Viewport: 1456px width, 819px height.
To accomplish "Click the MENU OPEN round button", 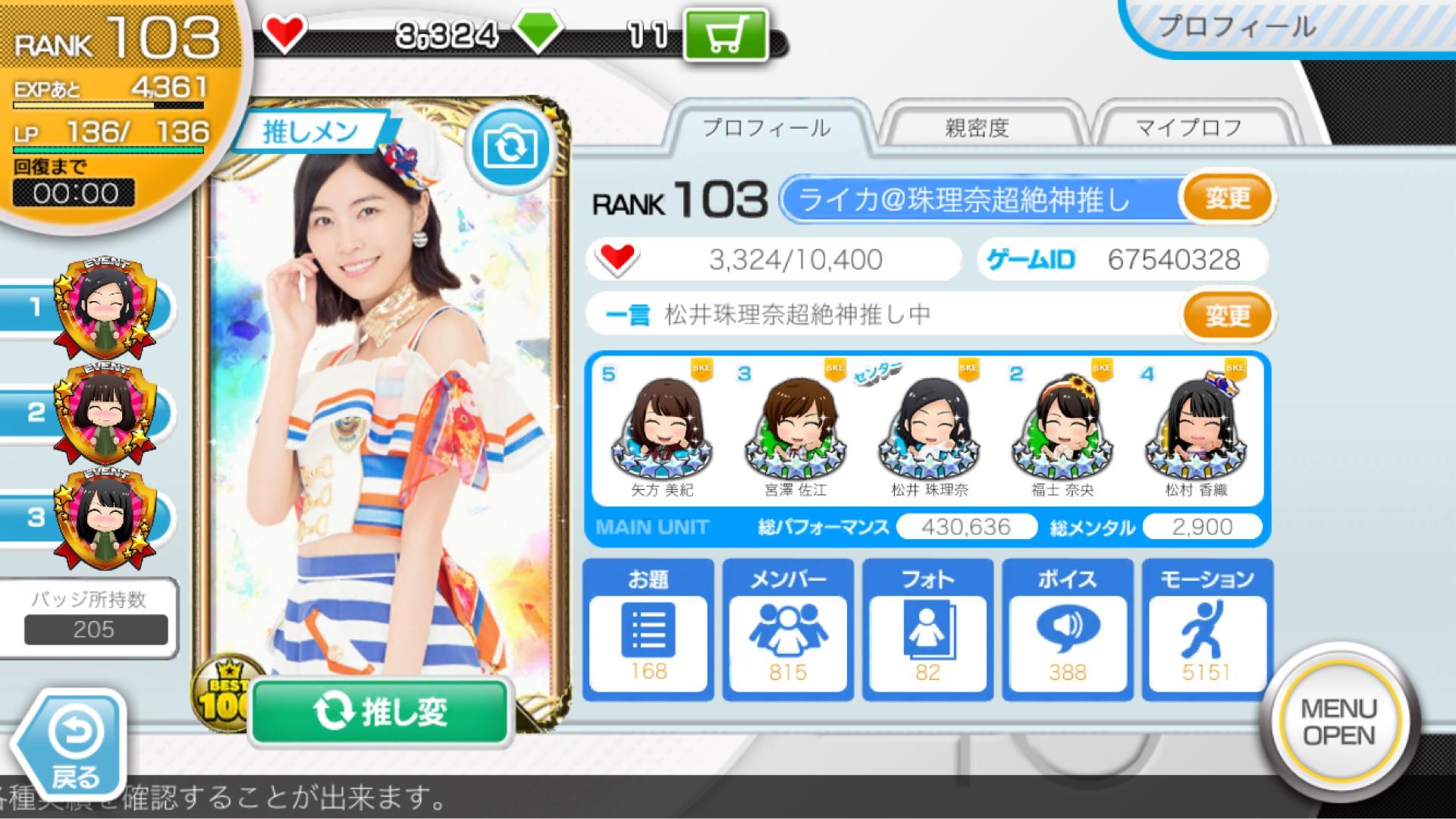I will pyautogui.click(x=1338, y=722).
